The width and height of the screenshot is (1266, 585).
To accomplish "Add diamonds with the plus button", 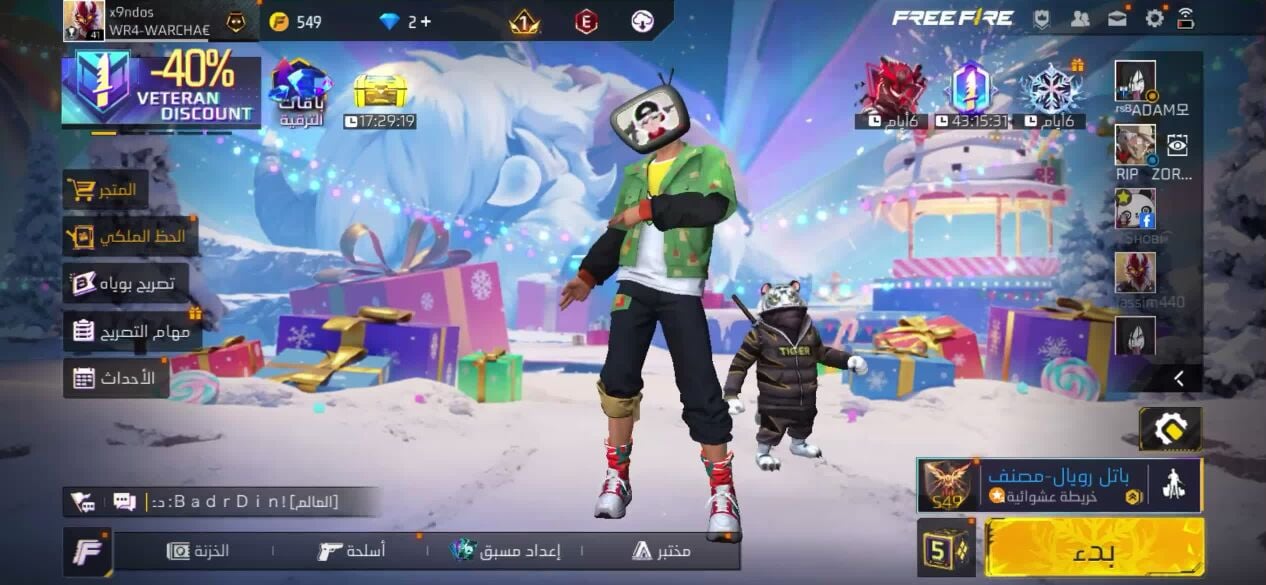I will [427, 21].
